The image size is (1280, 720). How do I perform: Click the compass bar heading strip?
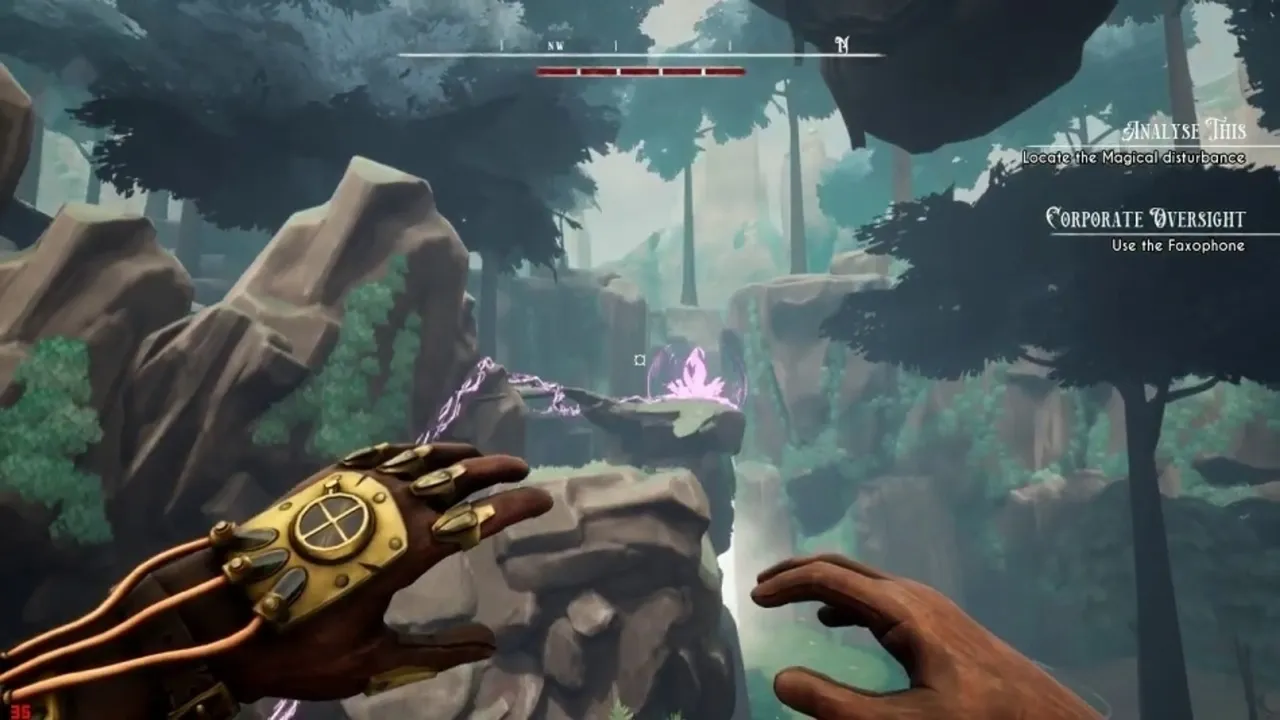pos(640,48)
